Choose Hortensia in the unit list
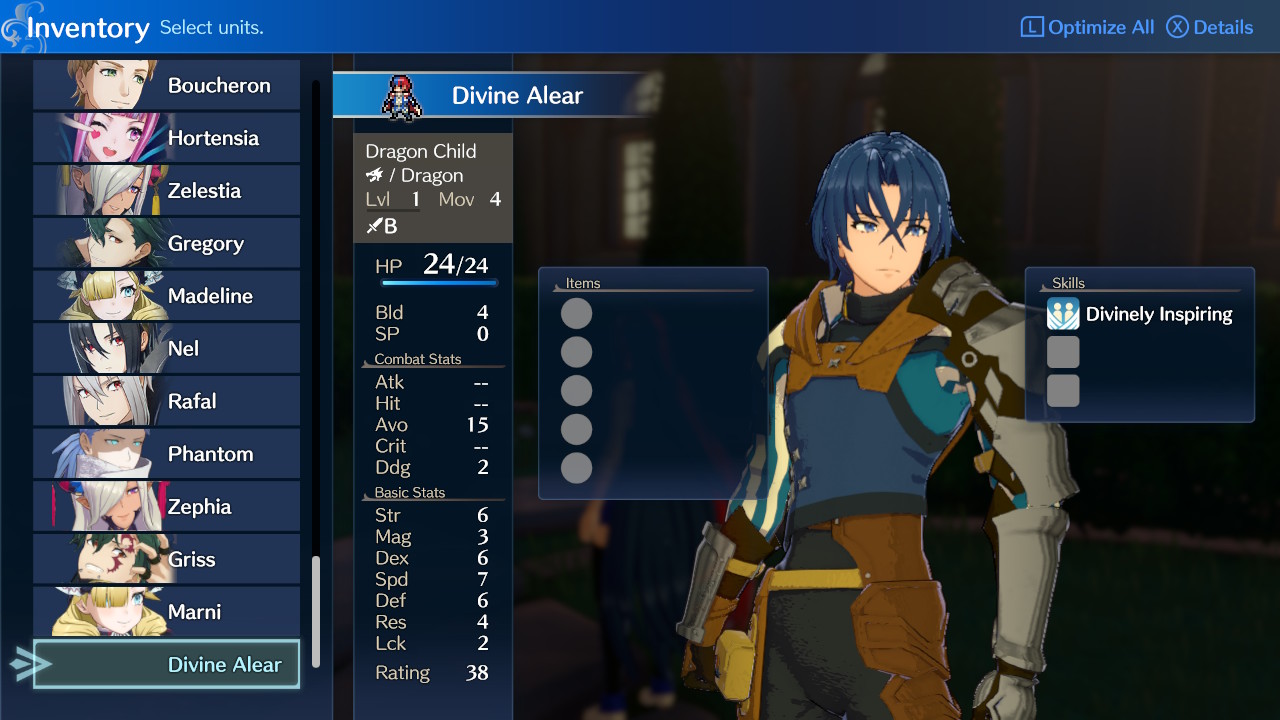The image size is (1280, 720). point(166,138)
